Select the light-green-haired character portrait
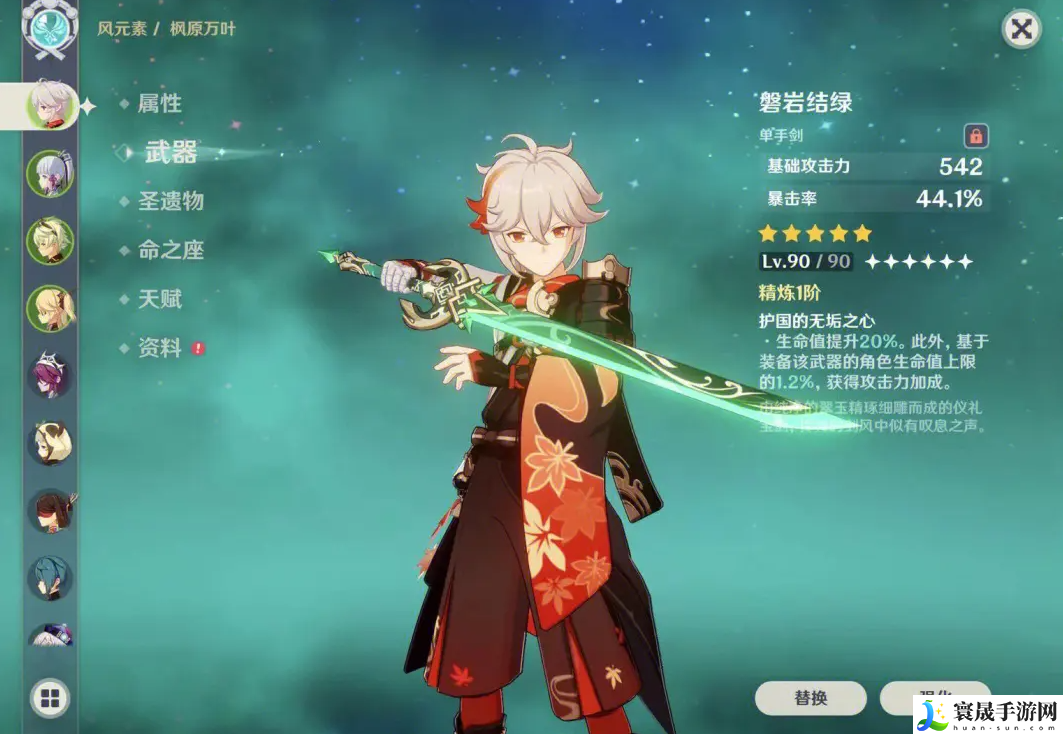Screen dimensions: 1063x734 [50, 241]
